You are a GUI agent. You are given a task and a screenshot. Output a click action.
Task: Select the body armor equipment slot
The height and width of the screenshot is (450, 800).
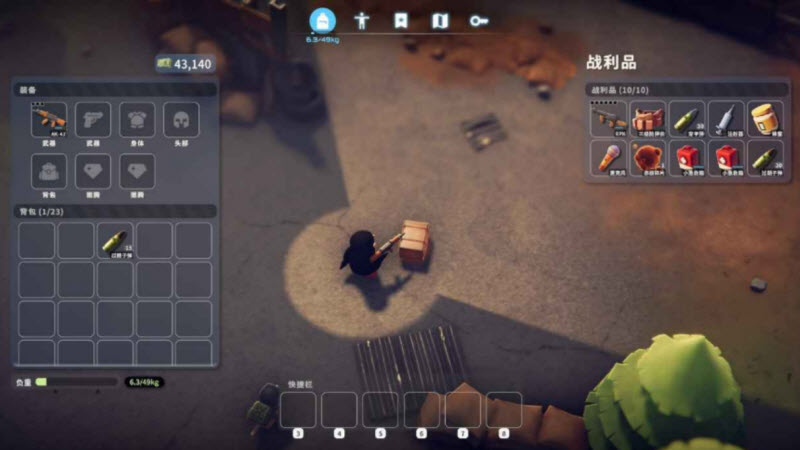(x=137, y=120)
